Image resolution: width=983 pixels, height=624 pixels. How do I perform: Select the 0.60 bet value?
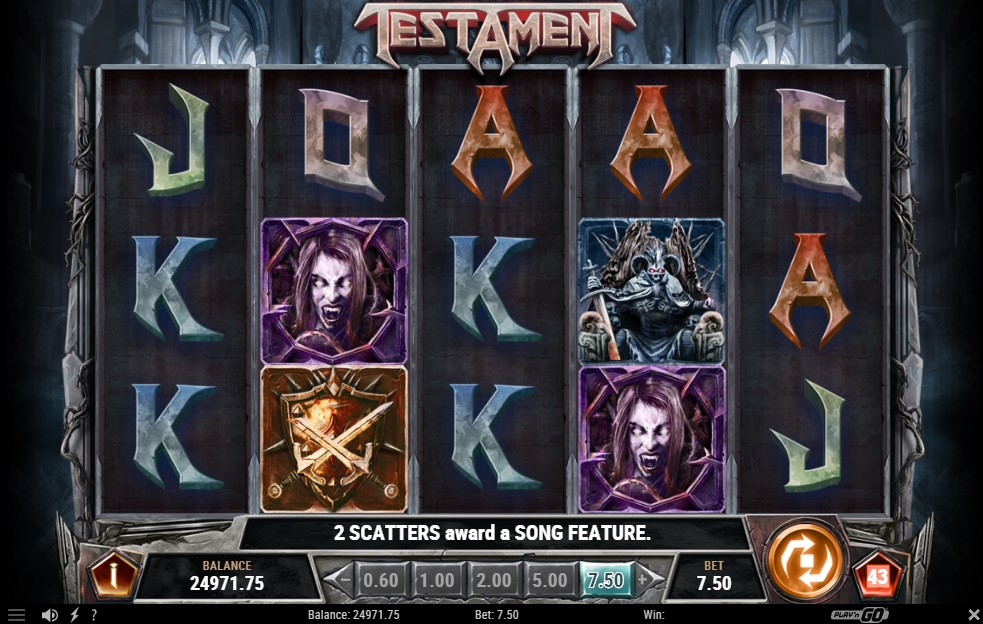(380, 580)
